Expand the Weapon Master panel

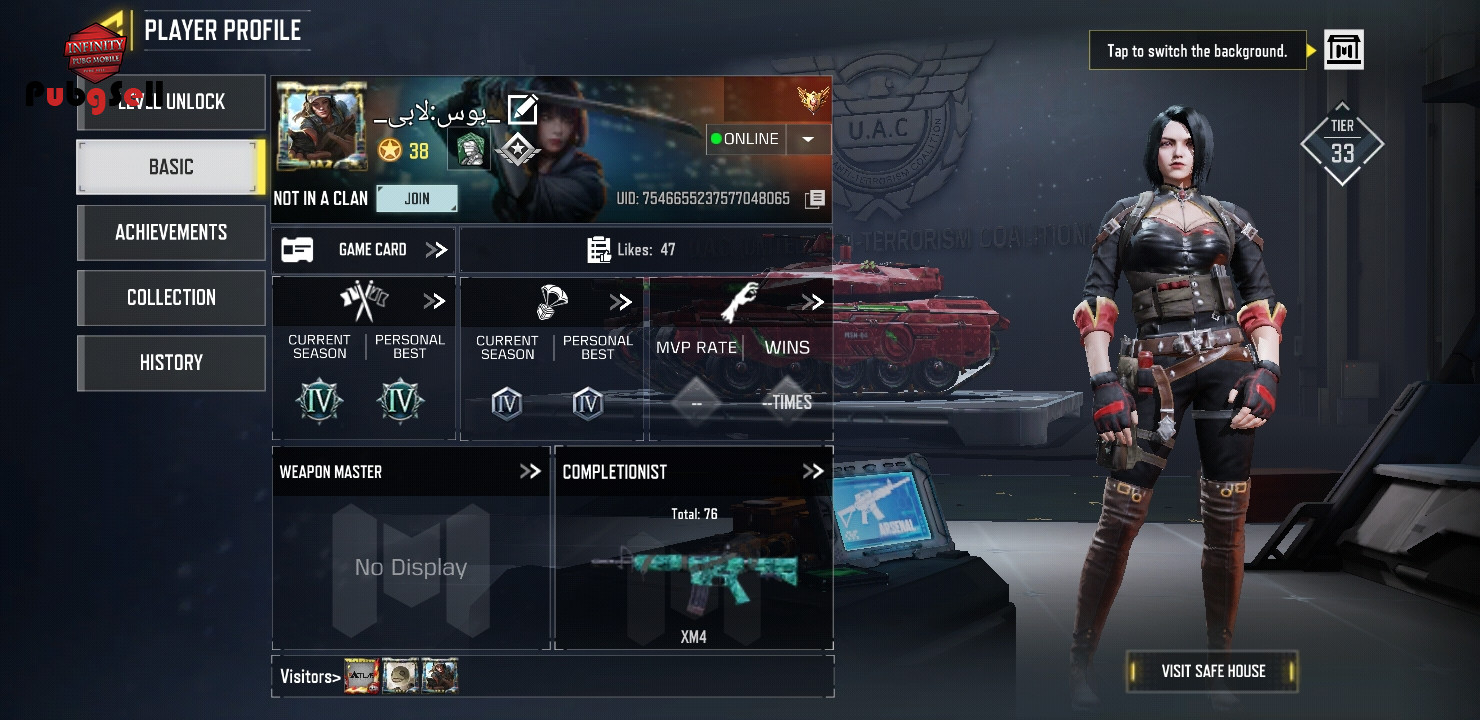click(530, 471)
